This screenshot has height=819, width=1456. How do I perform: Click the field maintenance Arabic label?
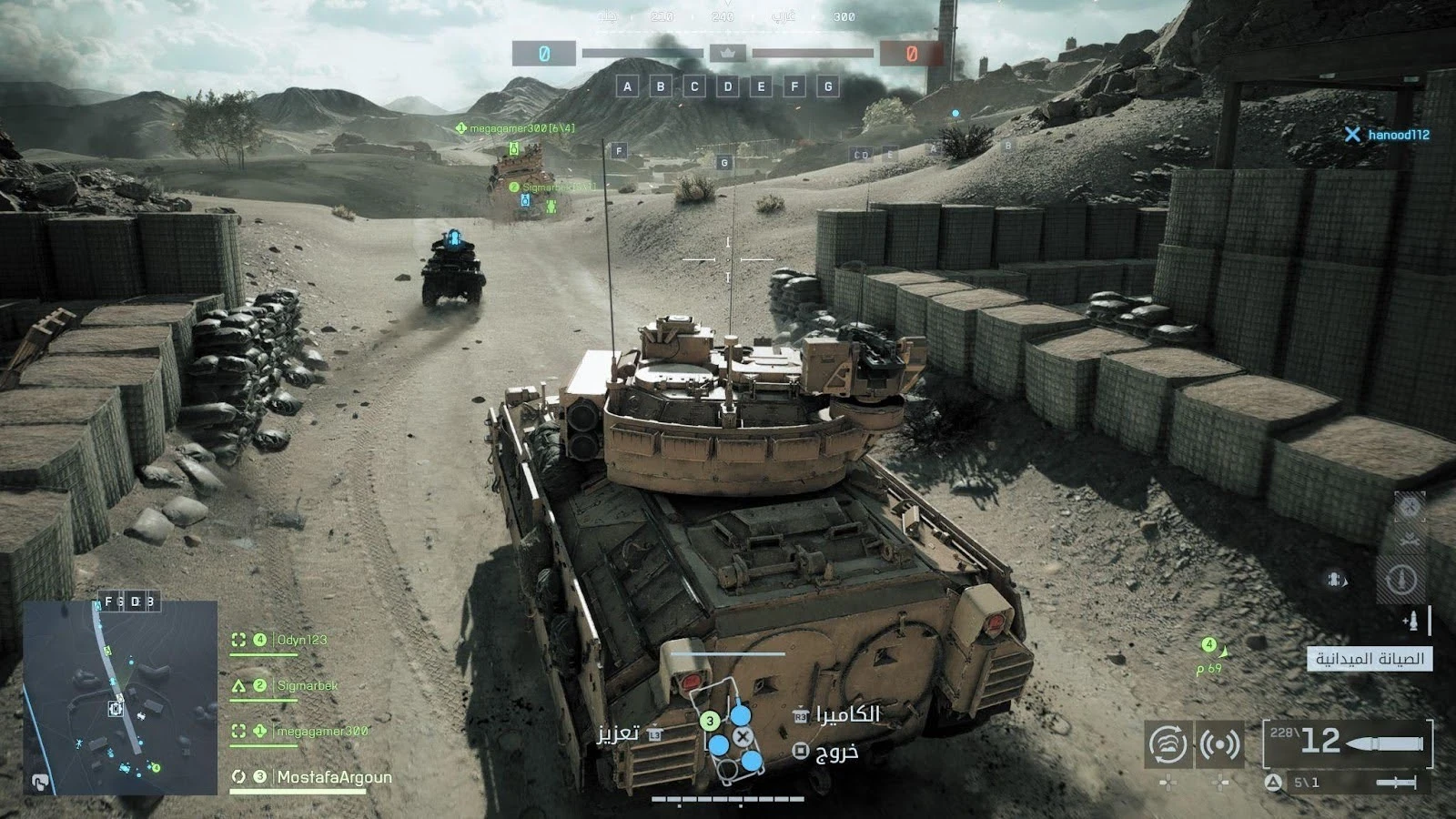1370,659
